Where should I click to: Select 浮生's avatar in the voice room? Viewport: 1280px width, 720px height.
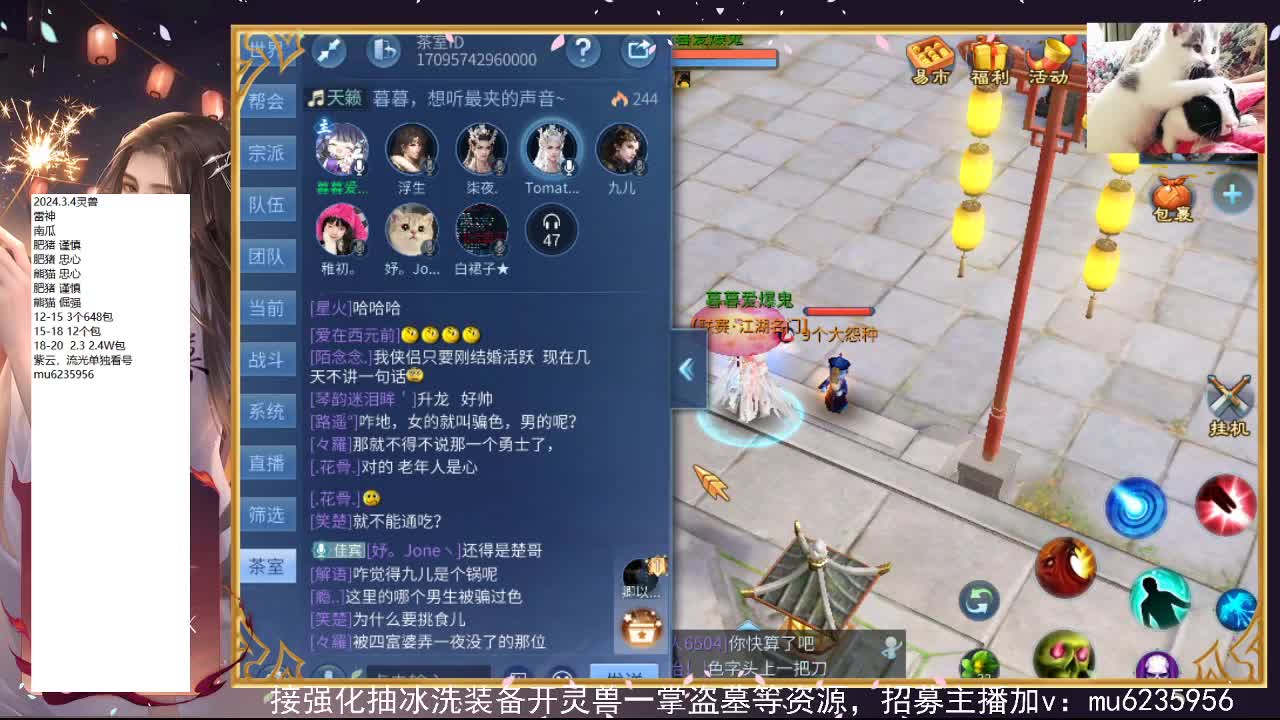(411, 150)
